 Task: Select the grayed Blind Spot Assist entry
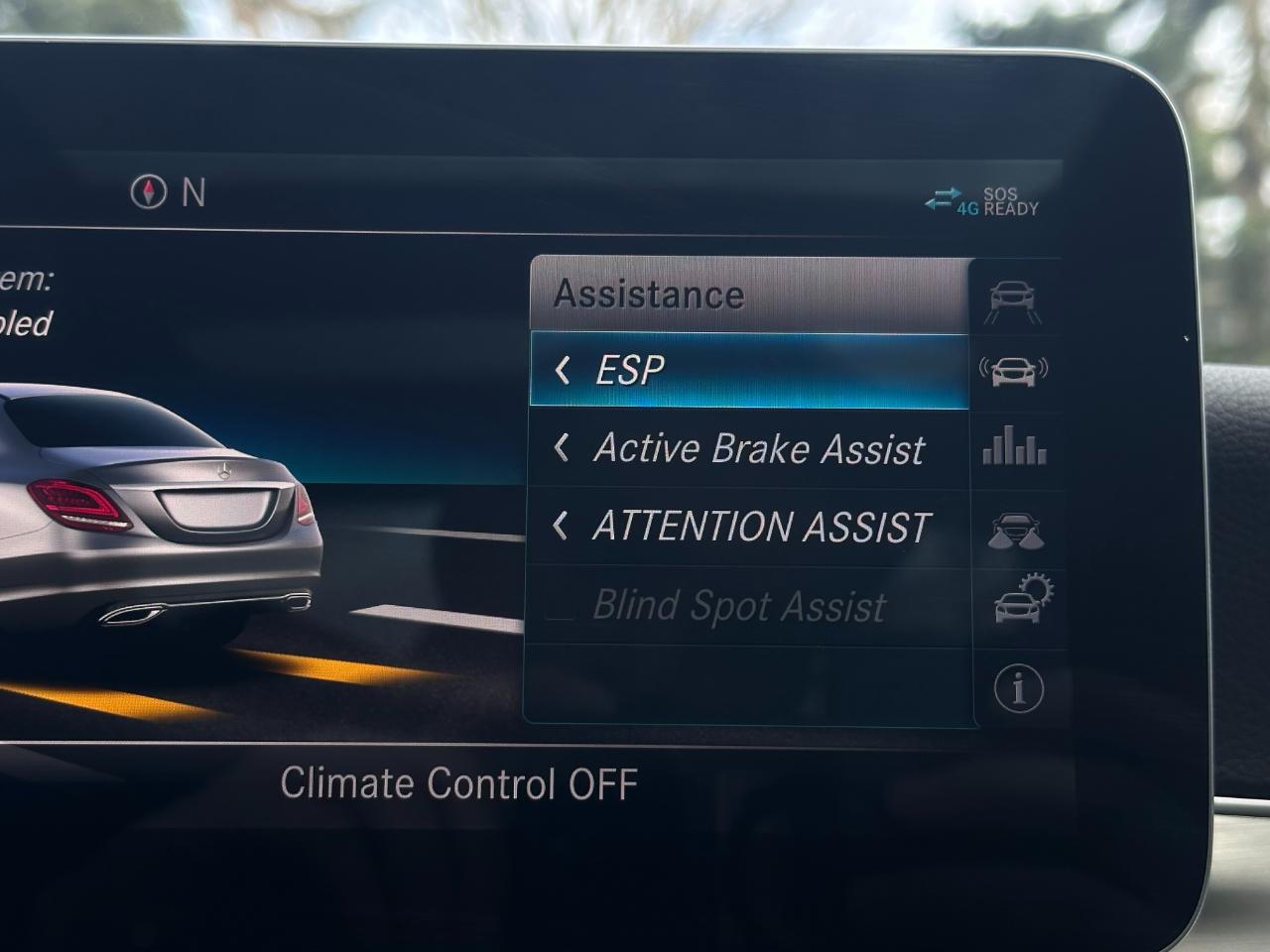[x=738, y=607]
